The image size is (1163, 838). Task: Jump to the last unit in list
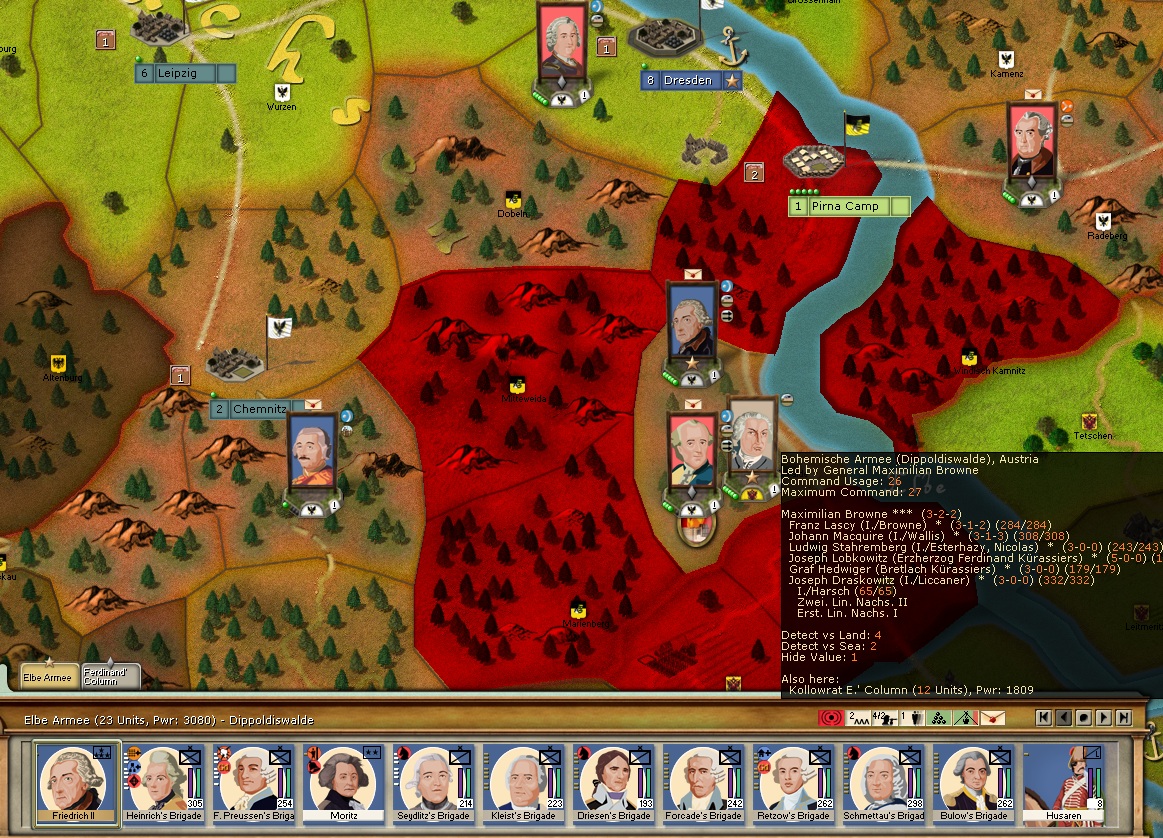point(1124,717)
